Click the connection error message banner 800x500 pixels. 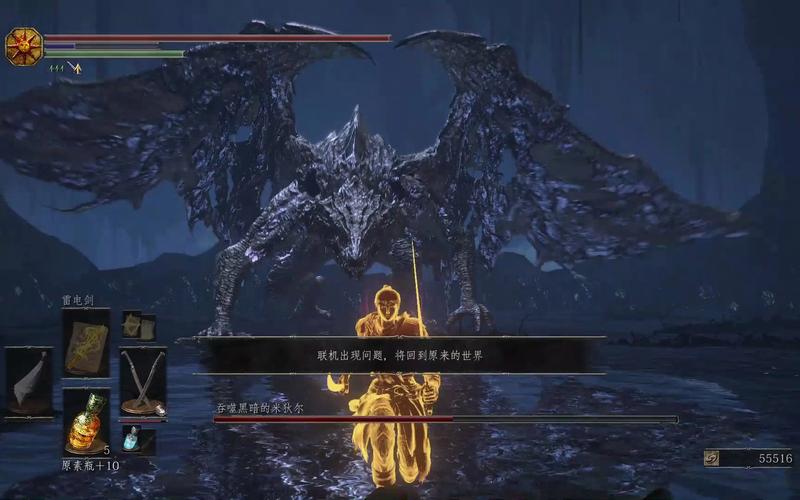click(400, 355)
